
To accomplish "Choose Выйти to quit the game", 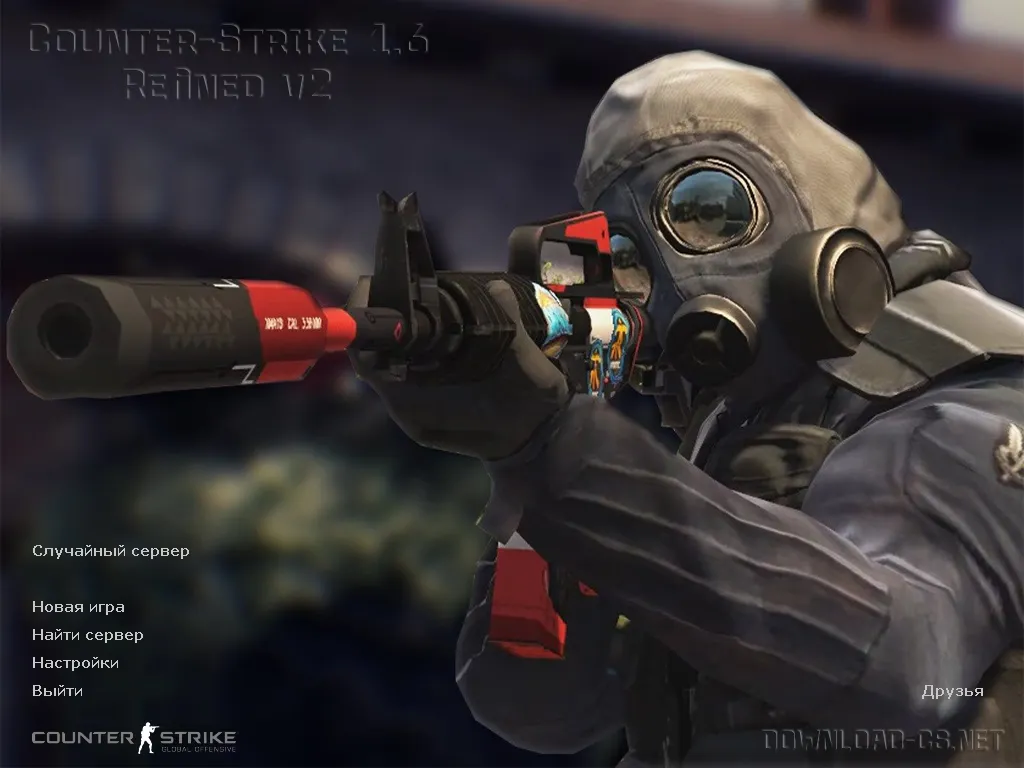I will point(57,691).
